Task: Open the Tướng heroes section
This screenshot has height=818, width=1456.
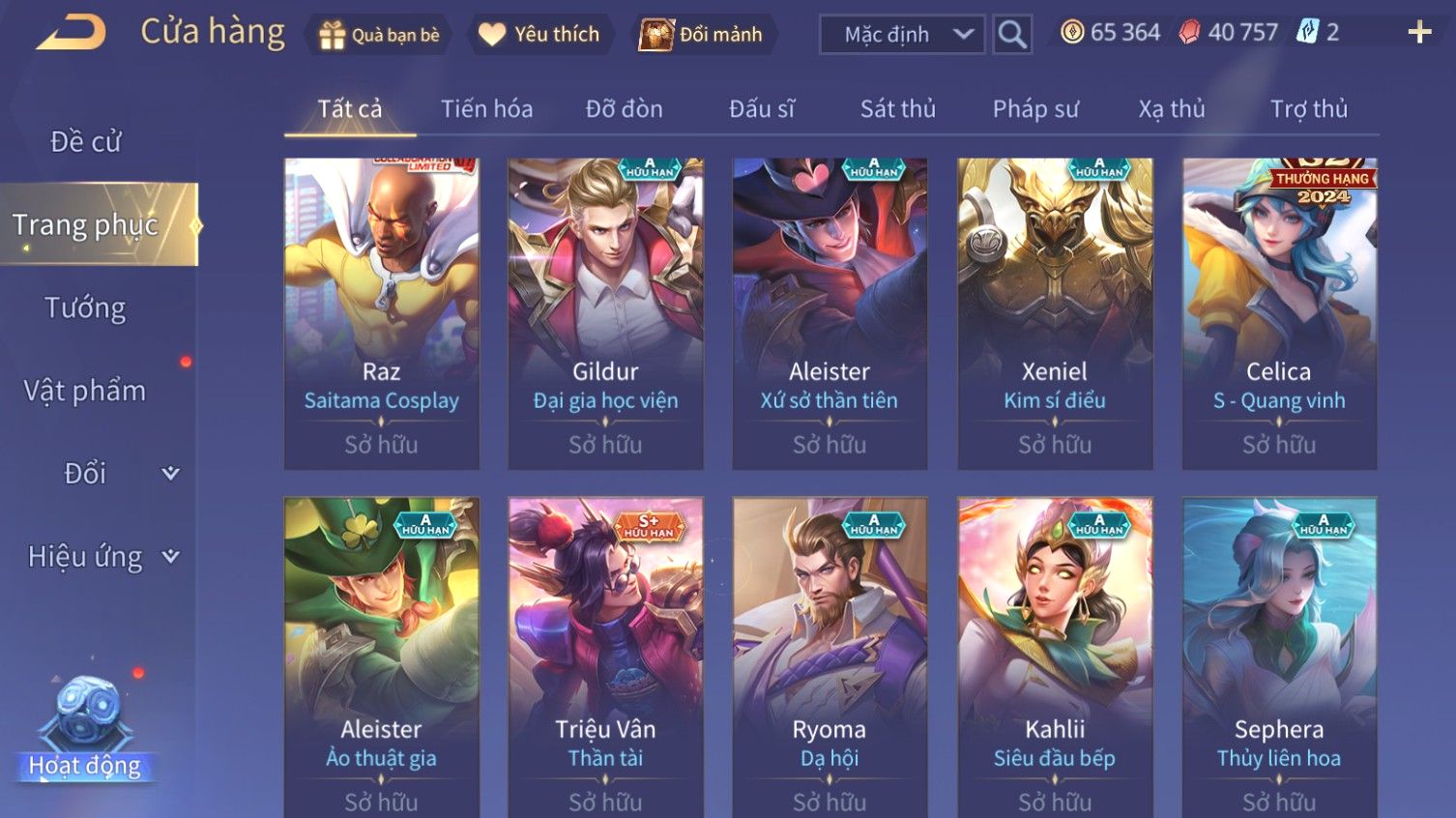Action: pyautogui.click(x=85, y=308)
